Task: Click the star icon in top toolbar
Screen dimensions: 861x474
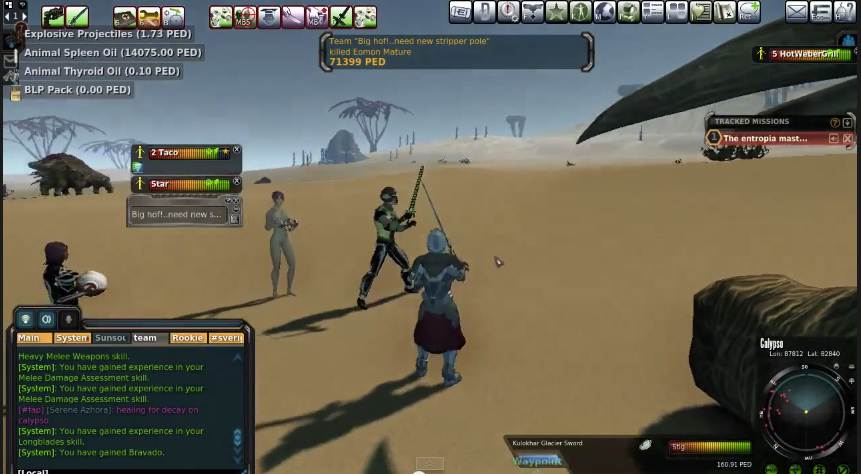Action: [556, 13]
